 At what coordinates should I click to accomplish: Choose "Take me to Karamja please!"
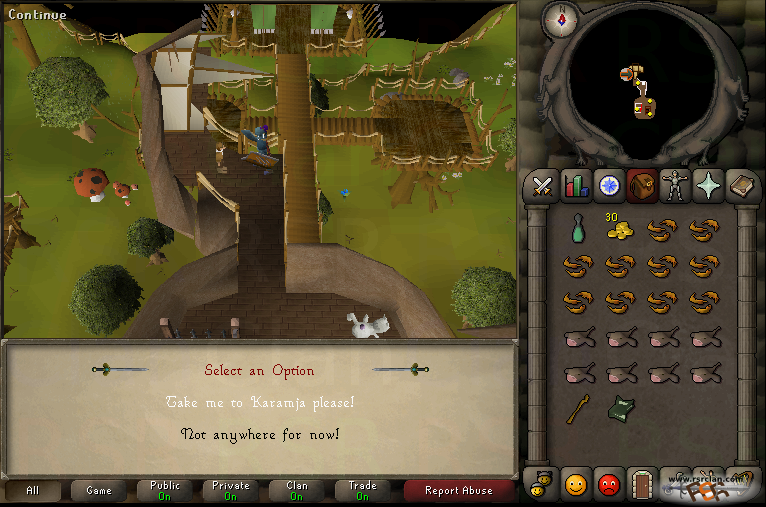259,402
